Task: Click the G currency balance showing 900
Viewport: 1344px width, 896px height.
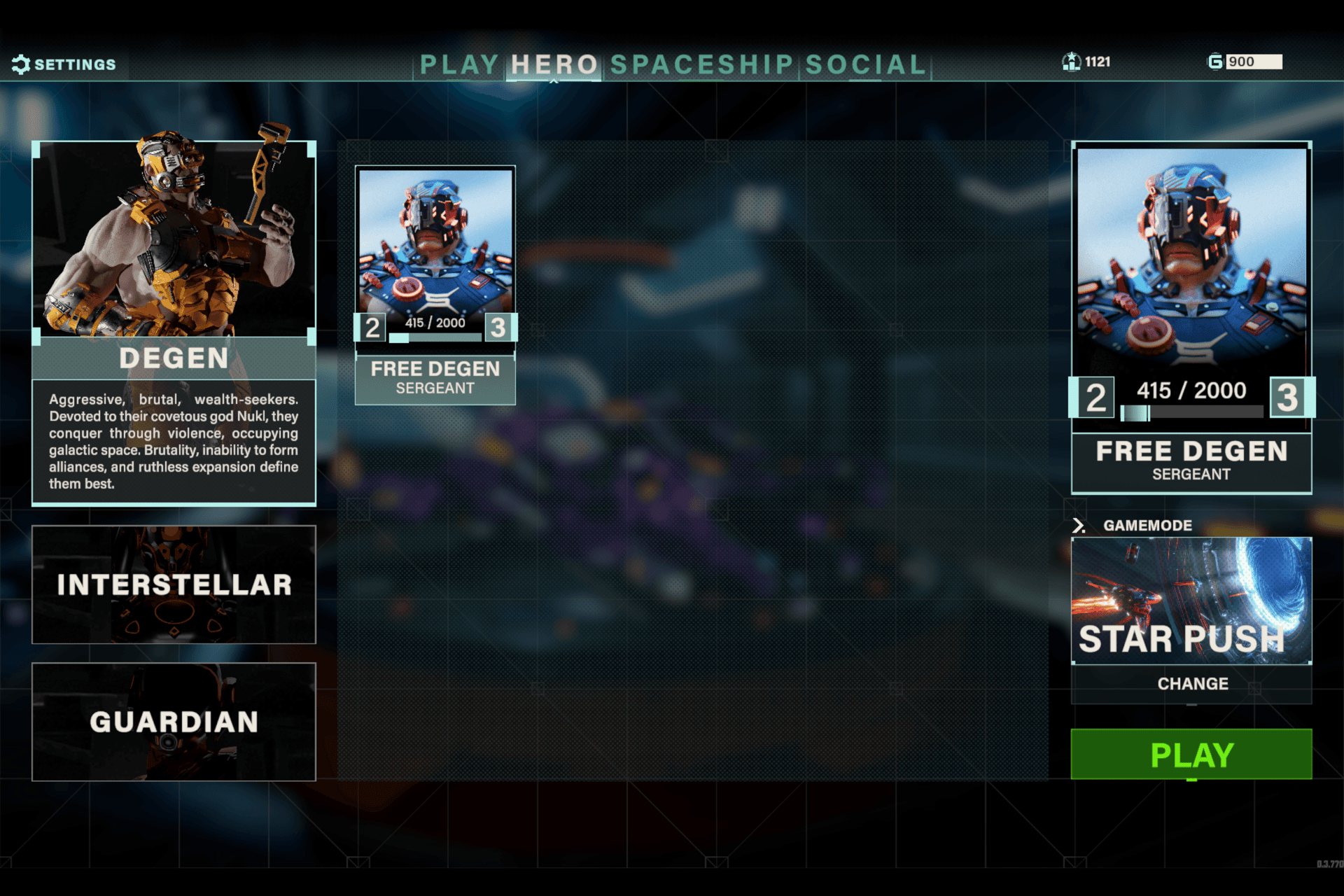Action: (x=1246, y=62)
